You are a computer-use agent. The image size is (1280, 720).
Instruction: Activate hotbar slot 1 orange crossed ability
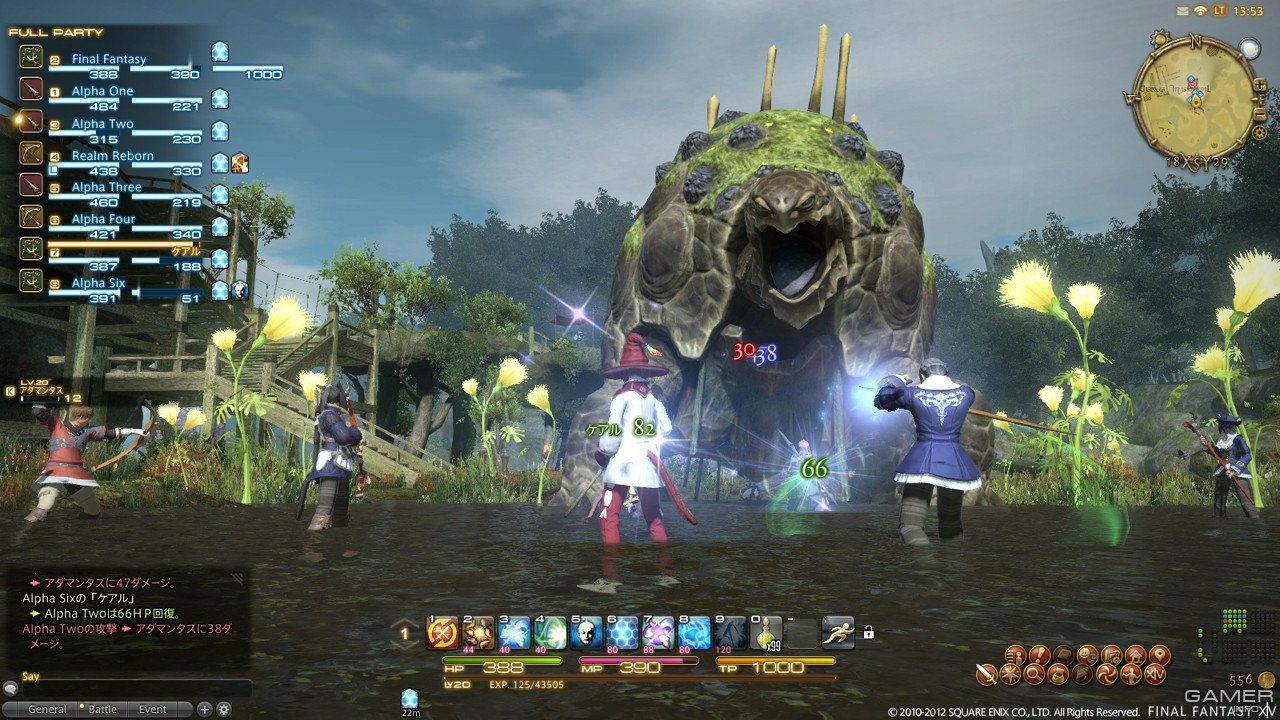442,632
